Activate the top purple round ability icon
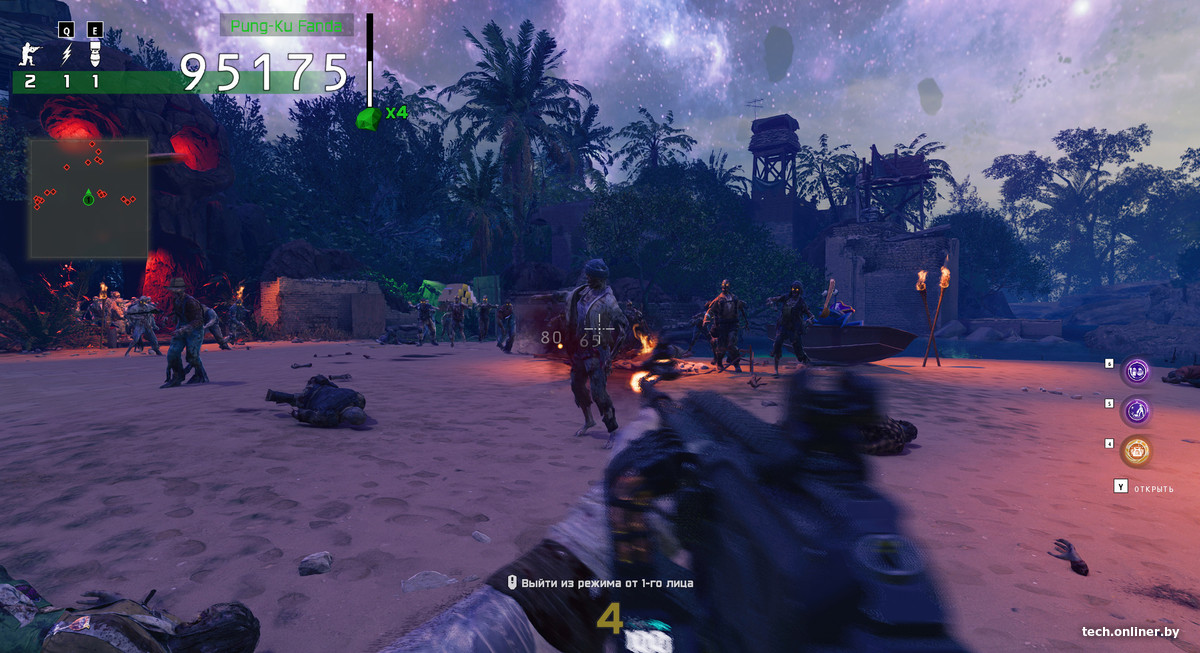This screenshot has width=1200, height=653. click(x=1135, y=372)
